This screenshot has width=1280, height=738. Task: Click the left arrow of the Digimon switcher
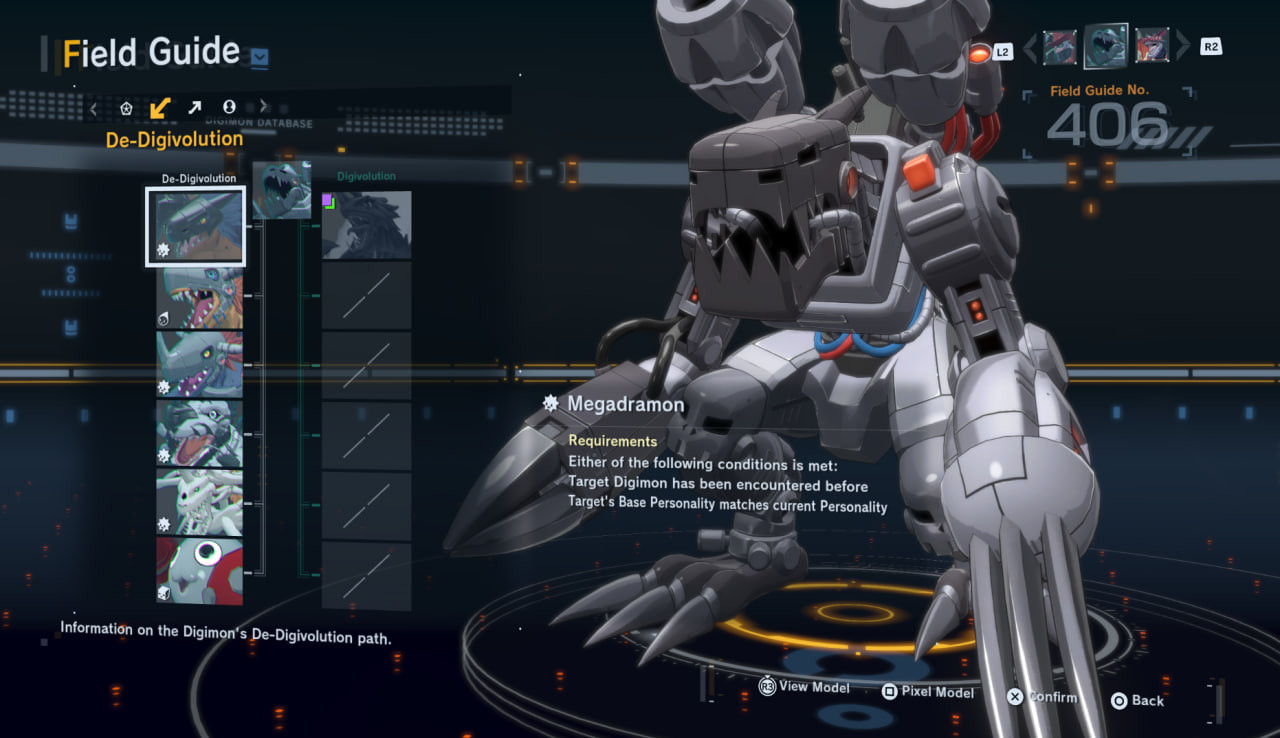pyautogui.click(x=1028, y=46)
